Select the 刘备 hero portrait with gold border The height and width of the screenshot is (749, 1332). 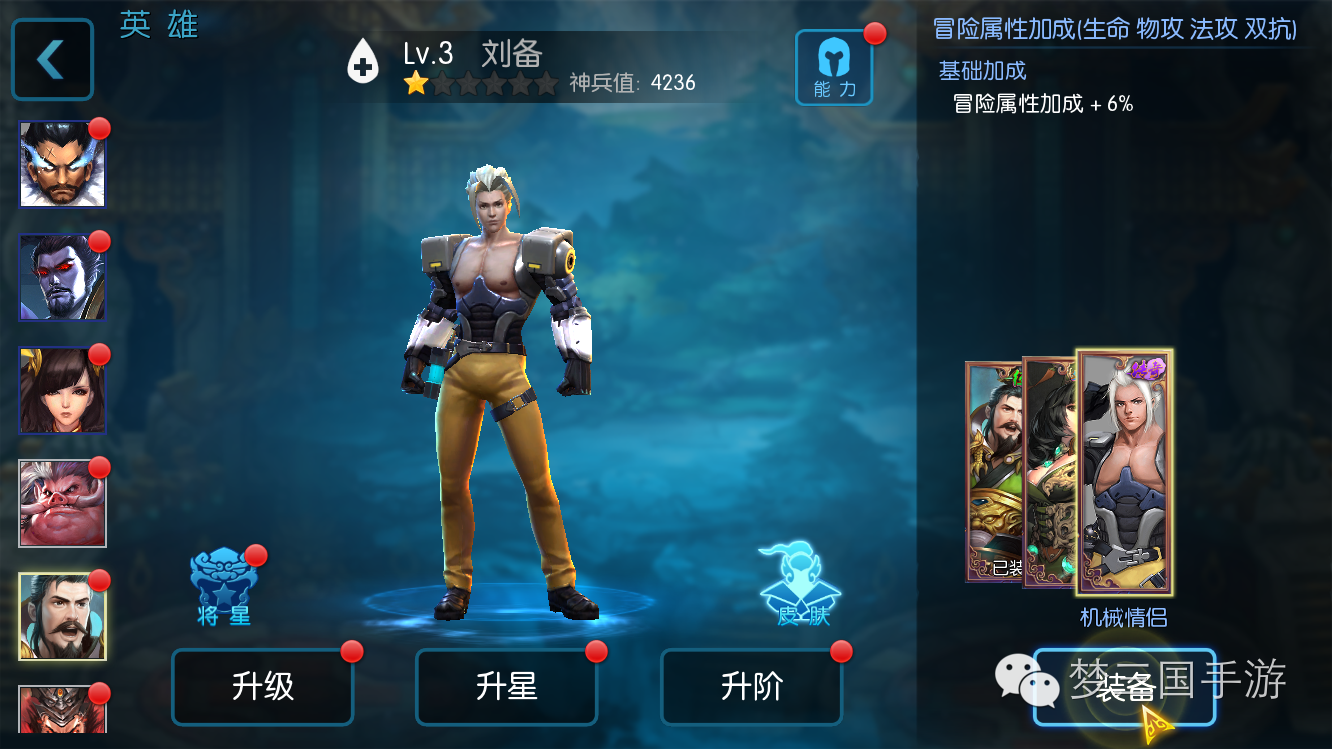pyautogui.click(x=62, y=617)
